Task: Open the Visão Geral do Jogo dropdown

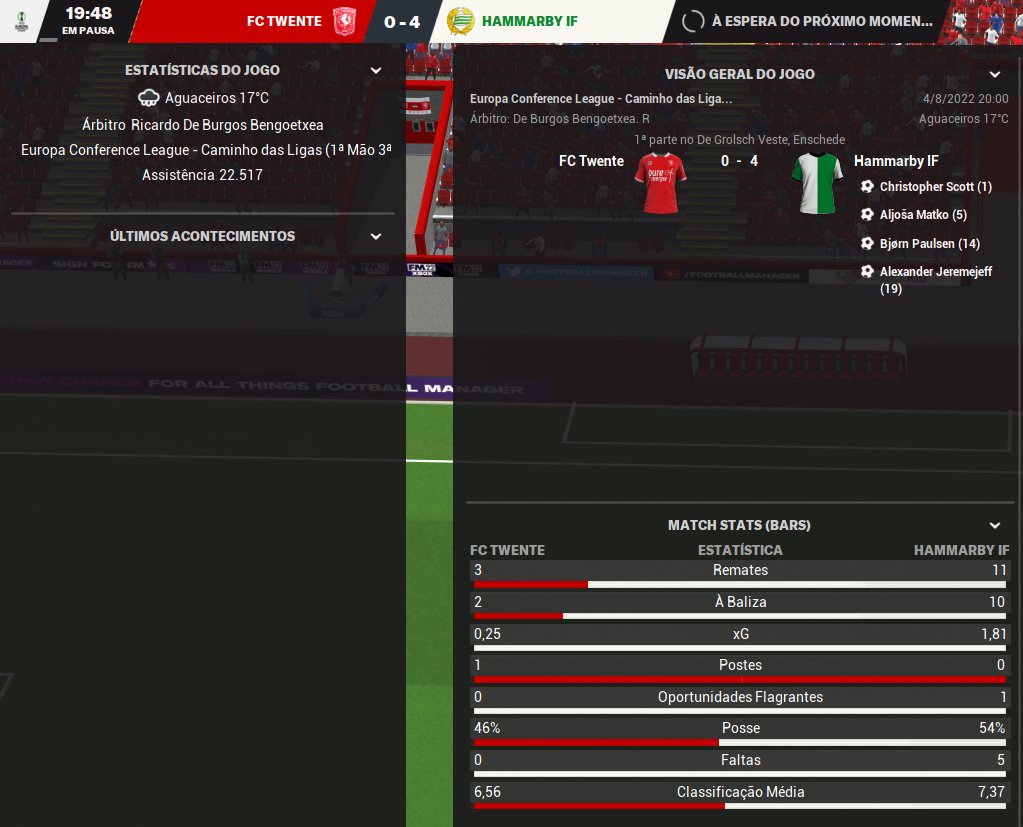Action: pos(994,75)
